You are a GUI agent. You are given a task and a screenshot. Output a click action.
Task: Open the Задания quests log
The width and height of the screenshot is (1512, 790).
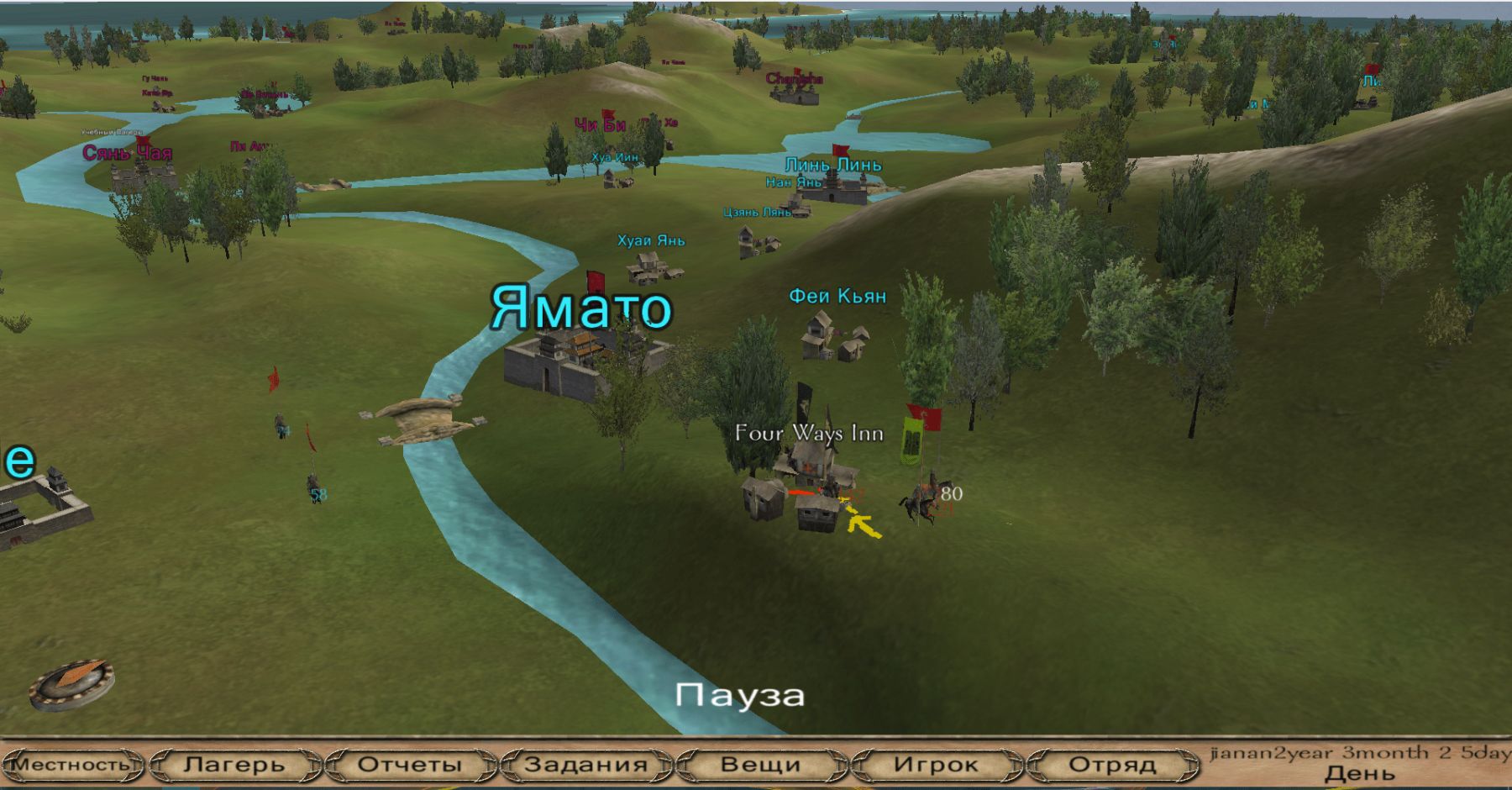(x=585, y=765)
